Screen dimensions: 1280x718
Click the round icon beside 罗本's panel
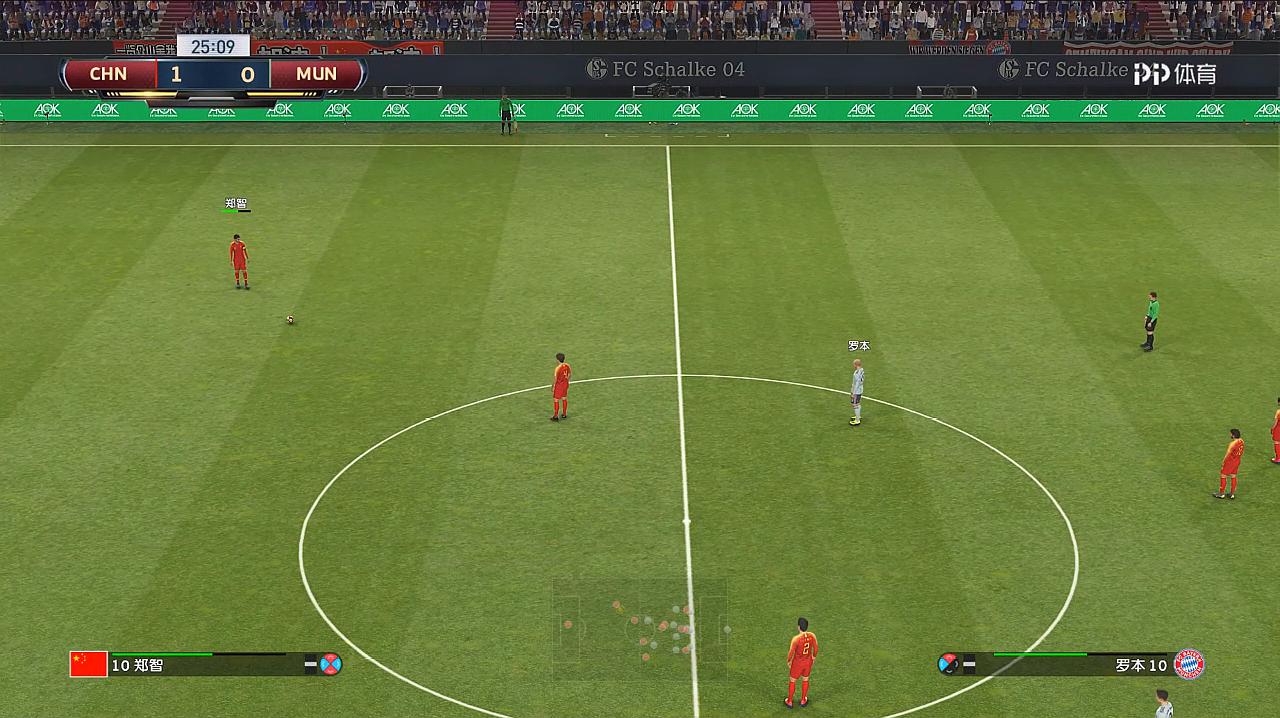pyautogui.click(x=948, y=664)
